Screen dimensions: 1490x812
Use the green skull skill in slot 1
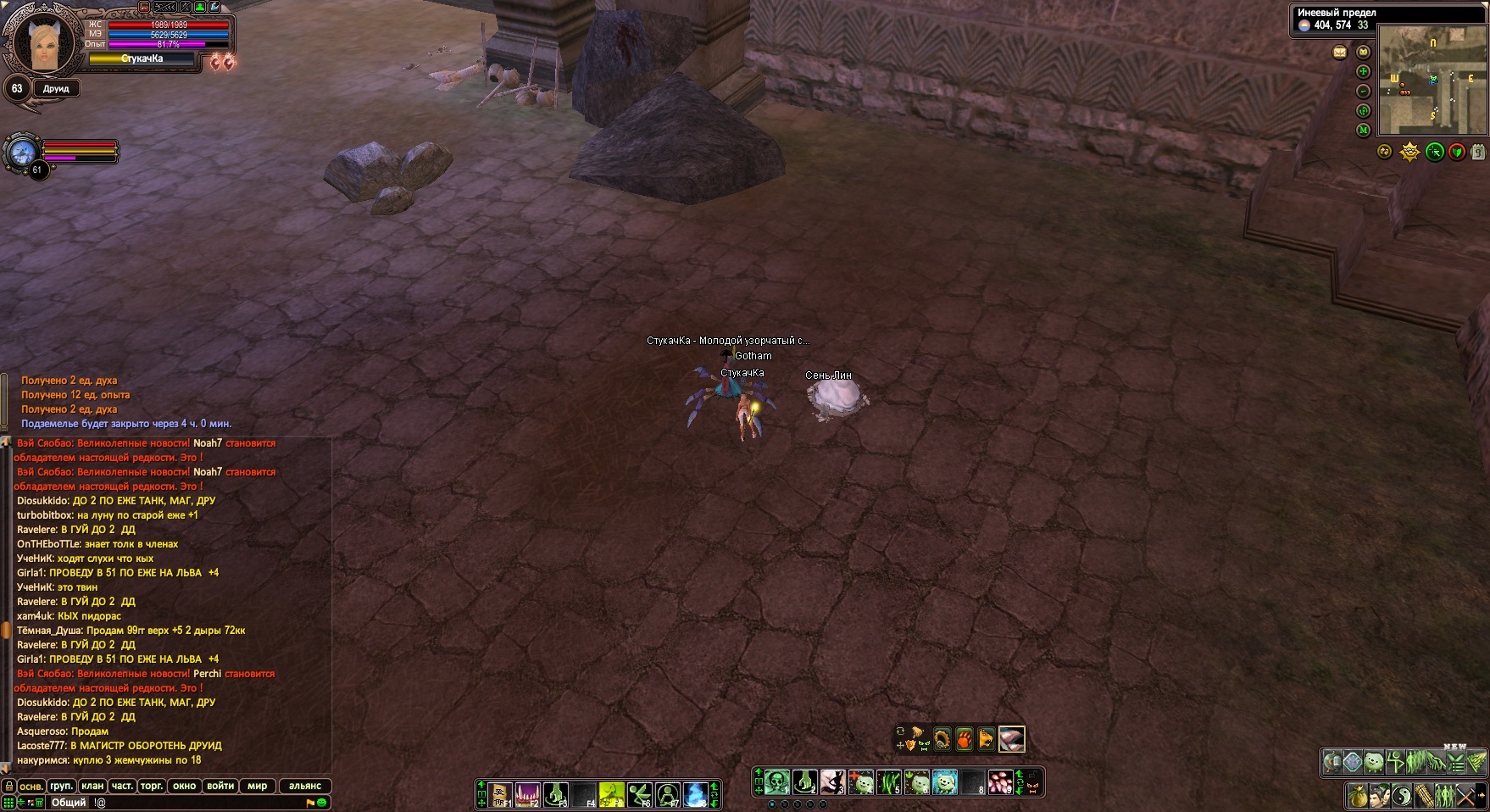[777, 781]
